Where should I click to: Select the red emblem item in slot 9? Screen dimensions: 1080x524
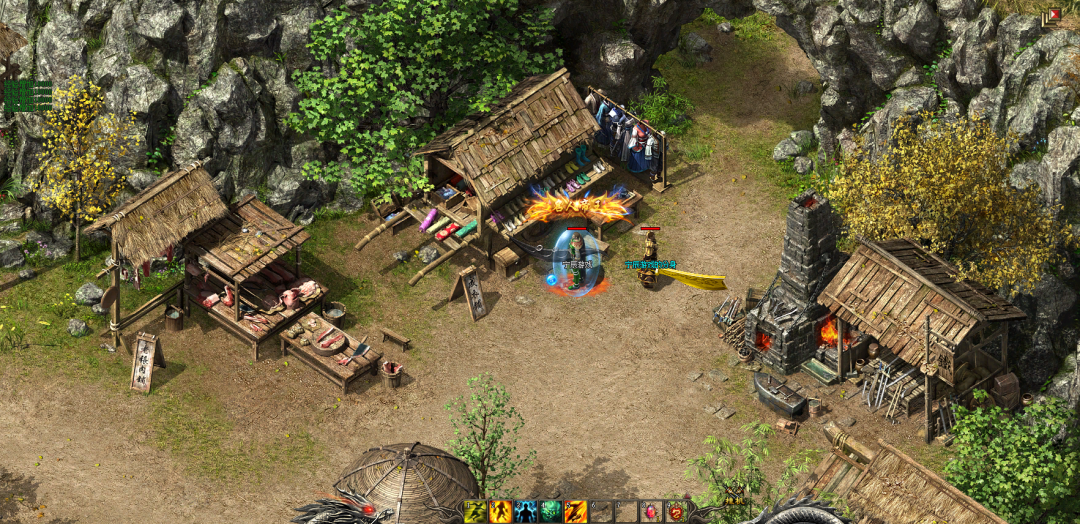click(677, 512)
